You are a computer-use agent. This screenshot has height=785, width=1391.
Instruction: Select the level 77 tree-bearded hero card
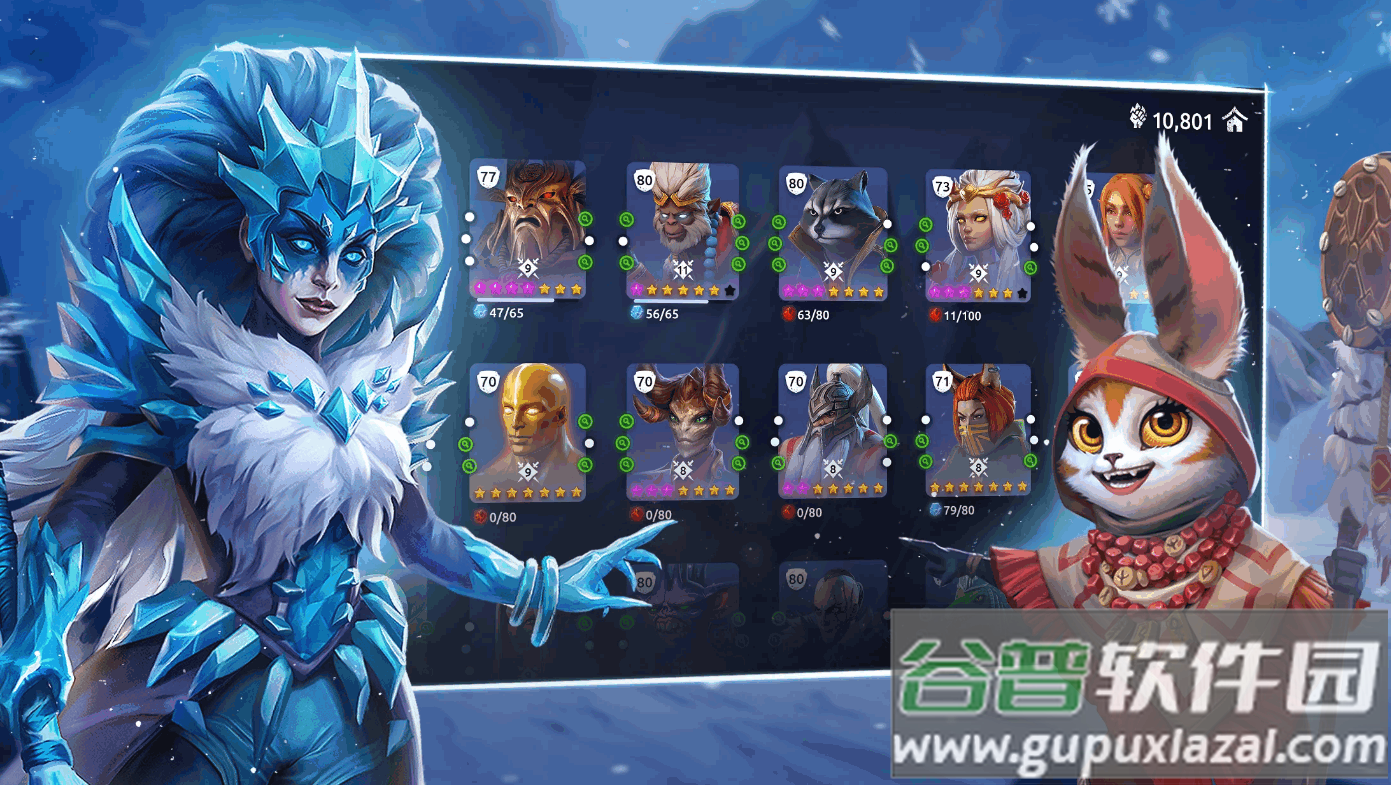[x=528, y=230]
